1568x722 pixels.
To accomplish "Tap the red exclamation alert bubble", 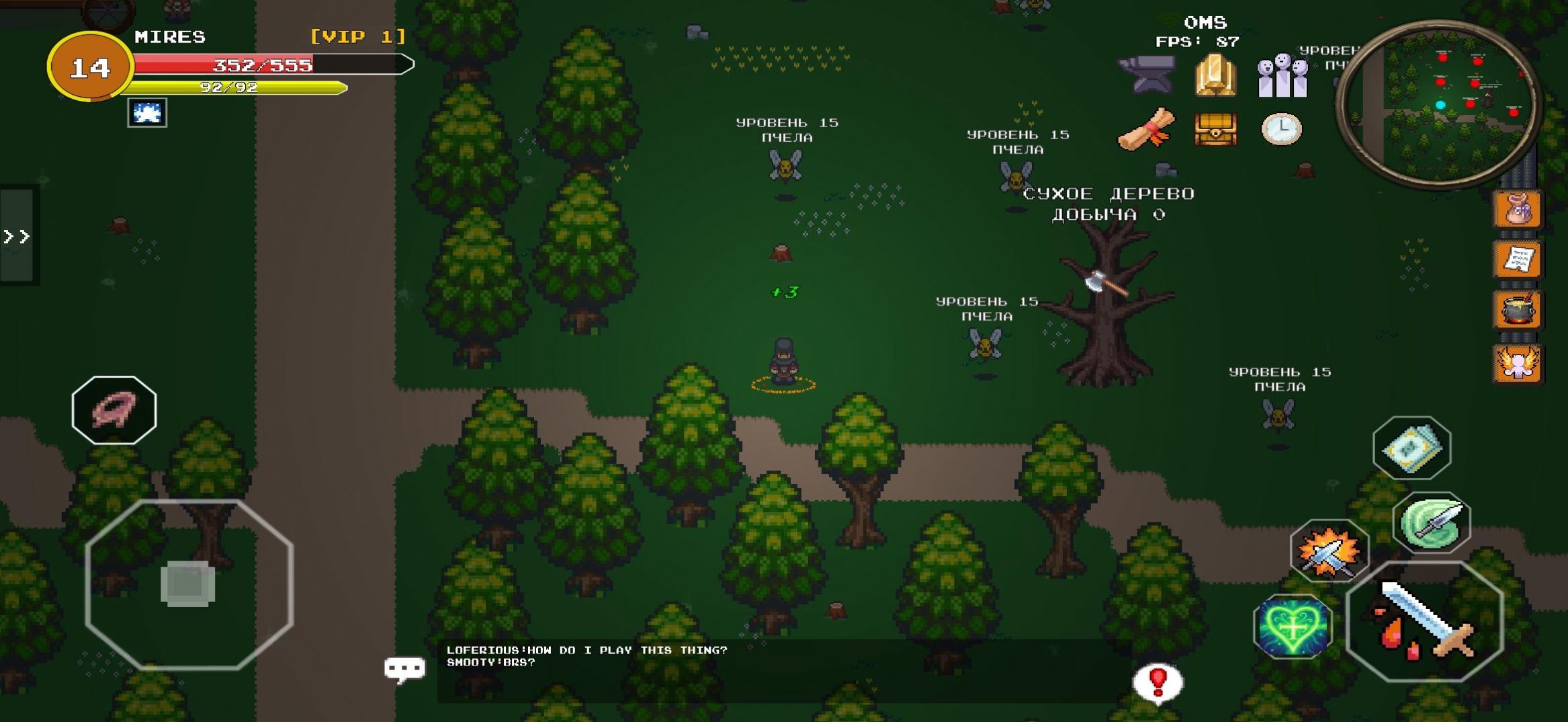I will pos(1158,683).
